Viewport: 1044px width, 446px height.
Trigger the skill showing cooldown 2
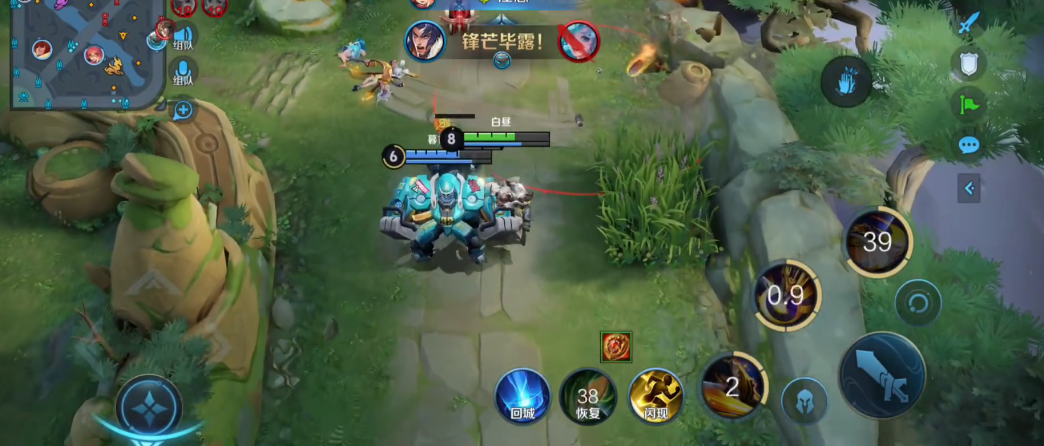tap(733, 386)
